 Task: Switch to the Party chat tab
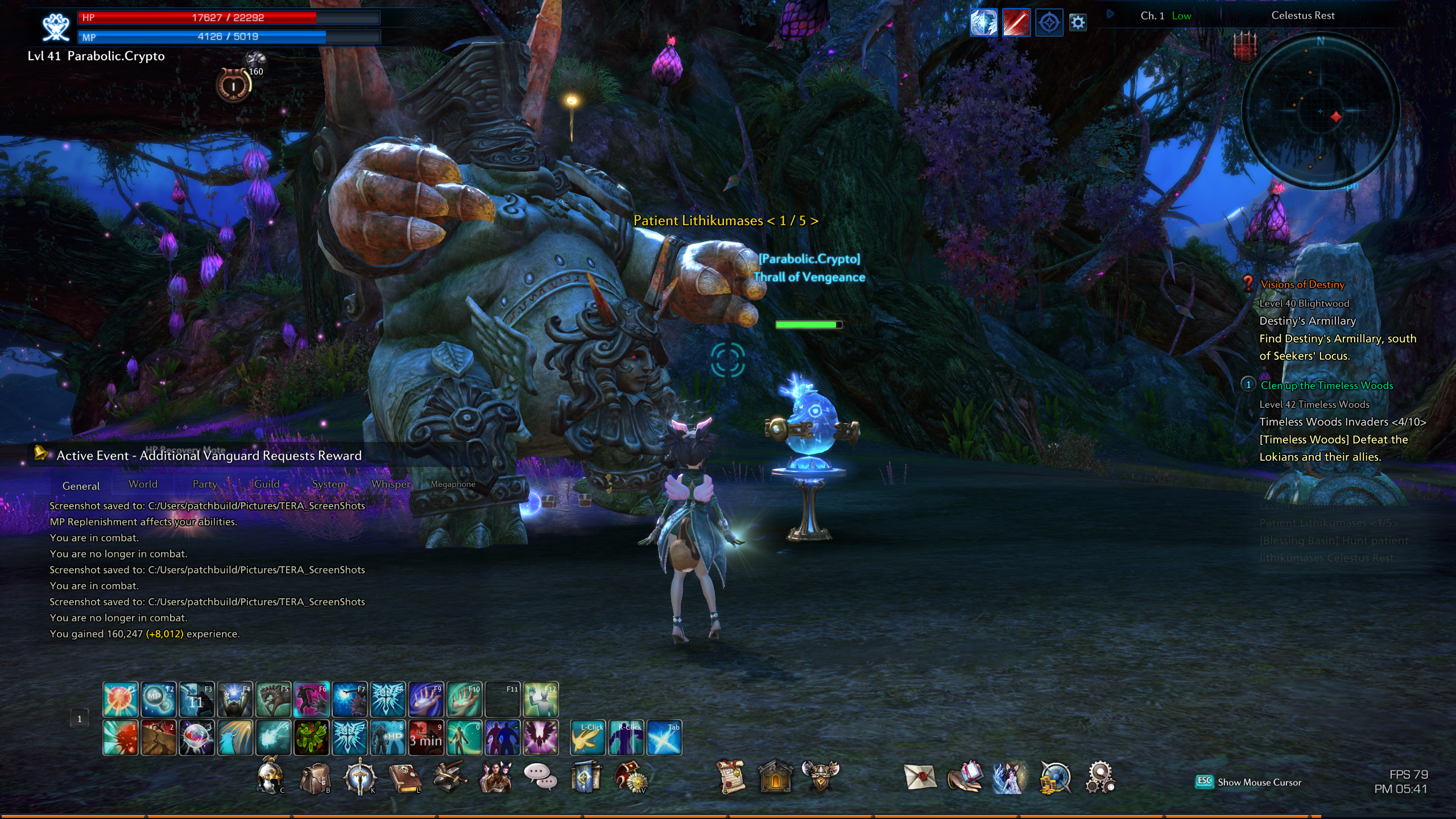205,484
